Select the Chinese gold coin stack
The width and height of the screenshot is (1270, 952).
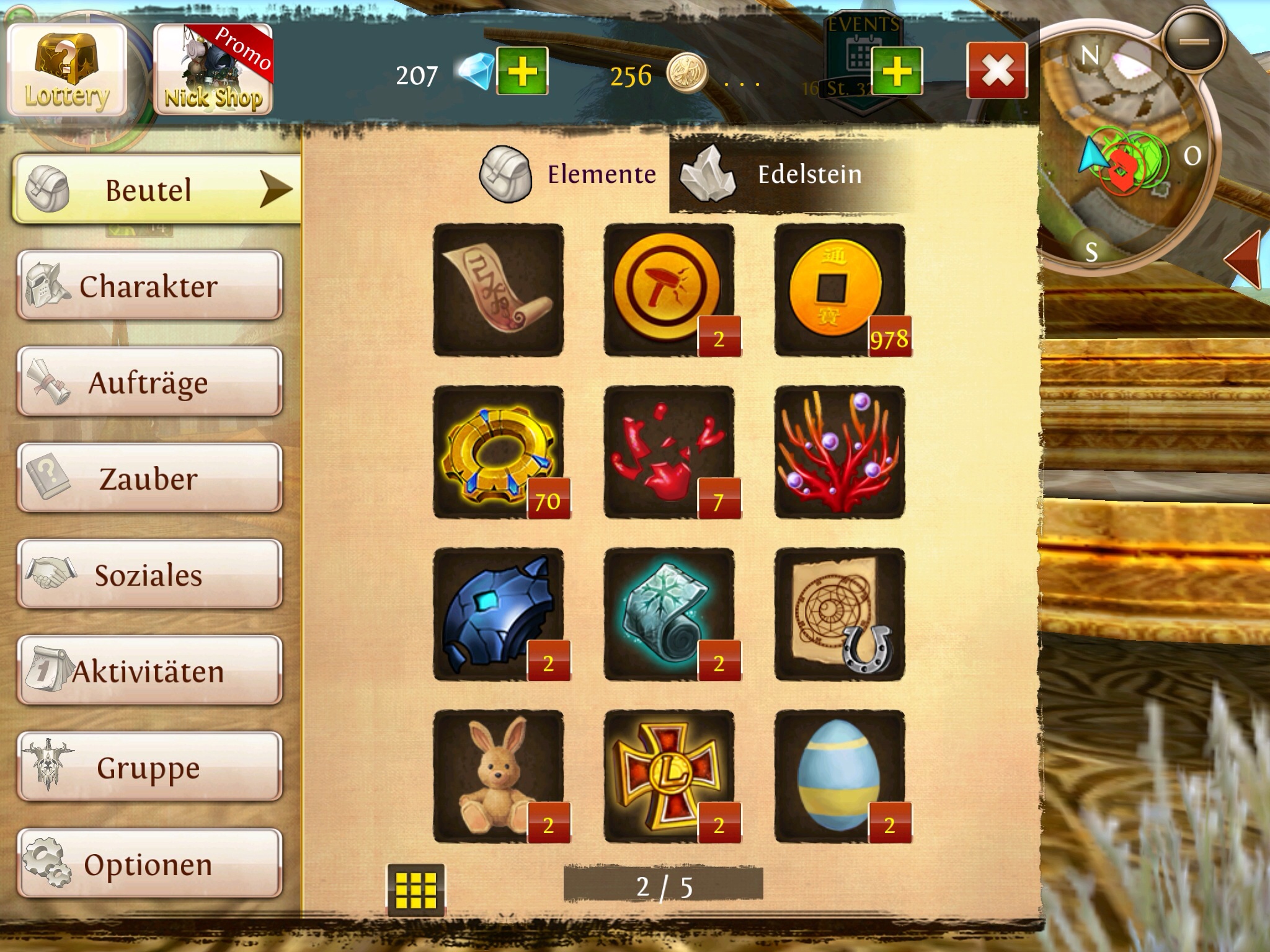pyautogui.click(x=840, y=290)
